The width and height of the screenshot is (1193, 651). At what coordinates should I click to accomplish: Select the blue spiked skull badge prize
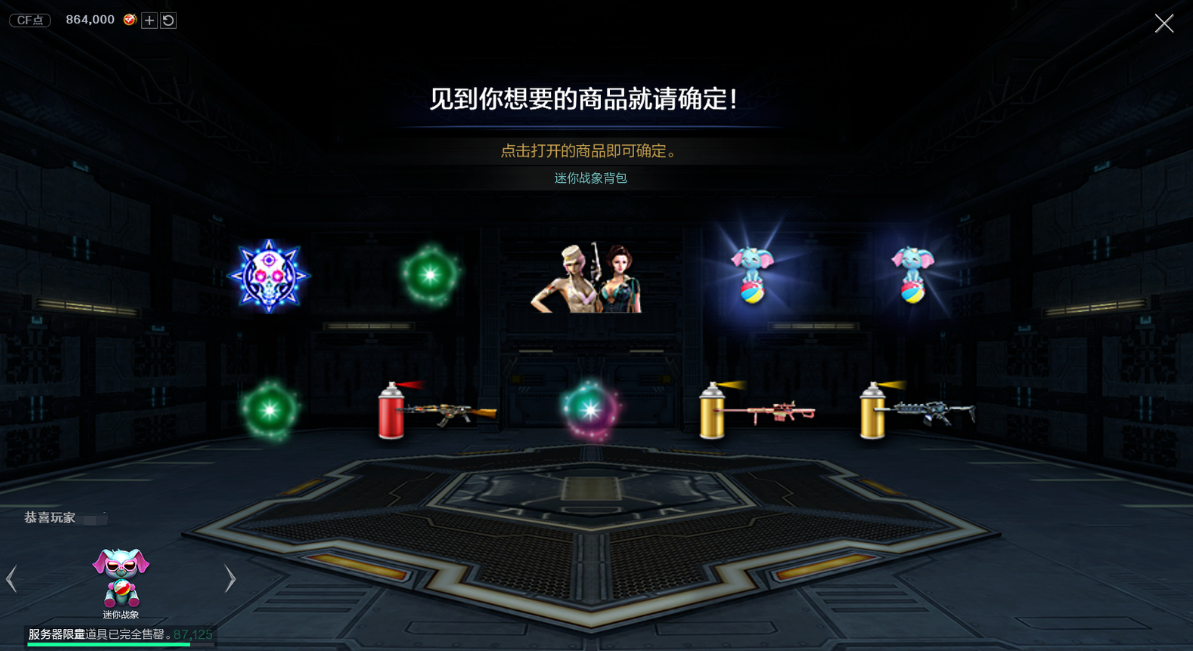(x=268, y=276)
